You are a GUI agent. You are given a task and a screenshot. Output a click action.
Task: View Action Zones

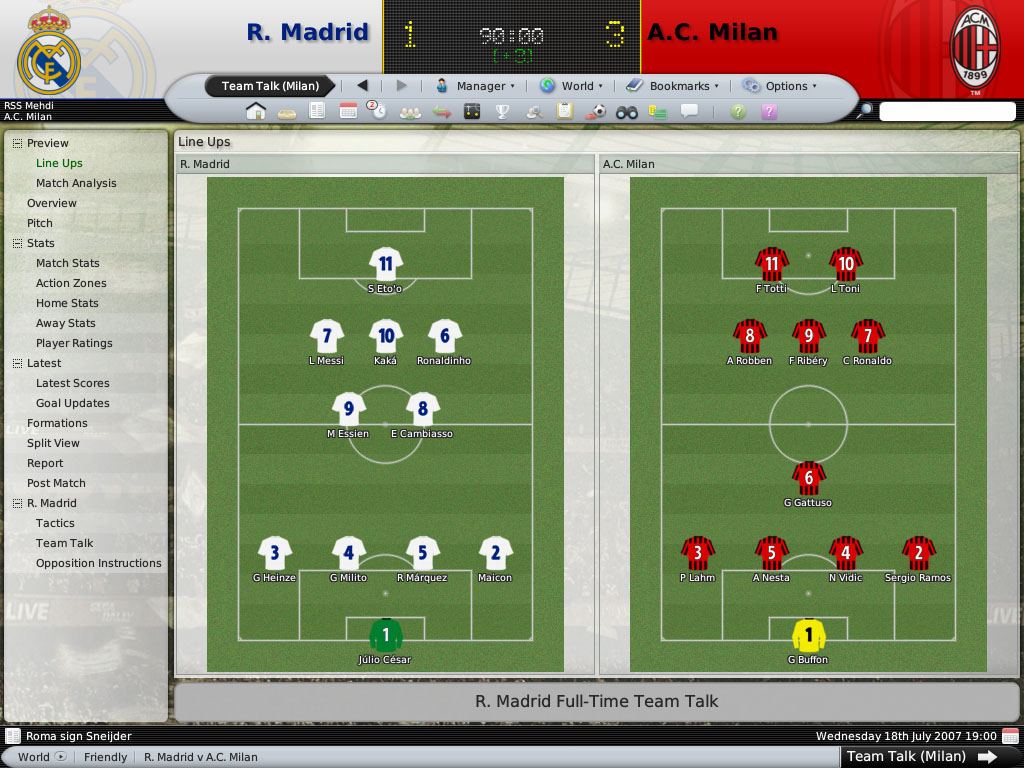(x=71, y=283)
